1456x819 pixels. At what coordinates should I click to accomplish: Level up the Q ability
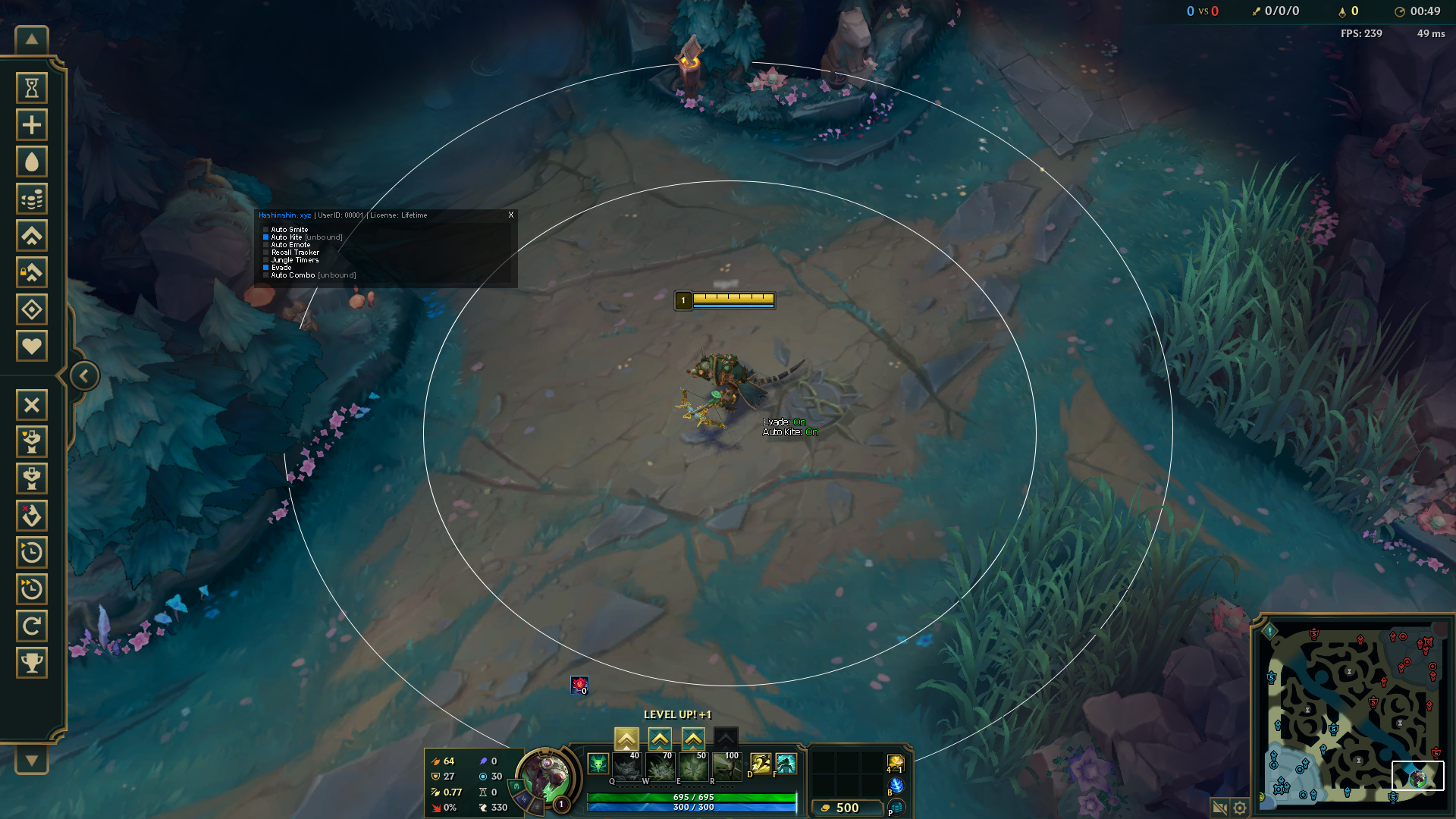626,738
